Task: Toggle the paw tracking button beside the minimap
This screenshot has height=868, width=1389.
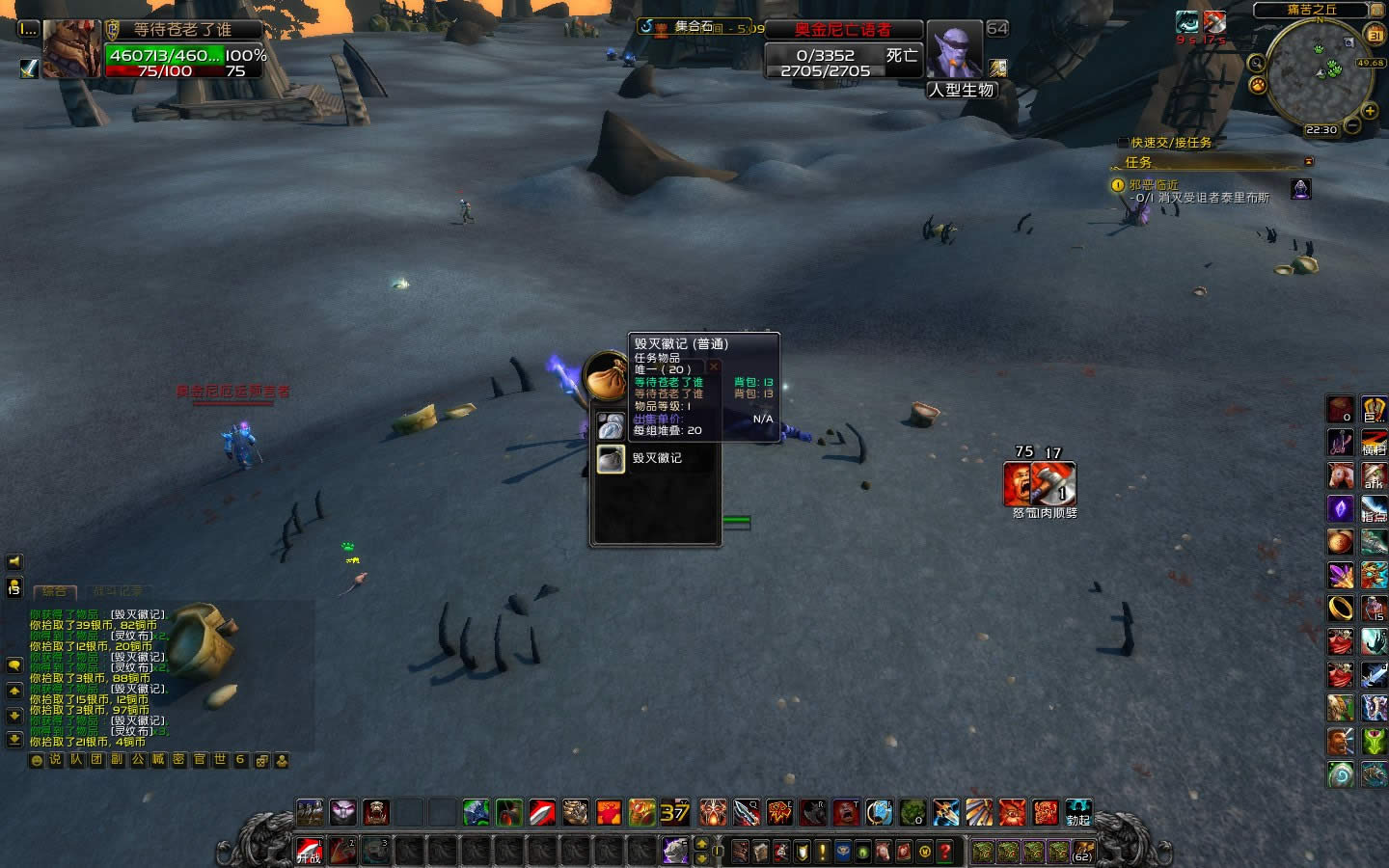Action: (x=1258, y=85)
